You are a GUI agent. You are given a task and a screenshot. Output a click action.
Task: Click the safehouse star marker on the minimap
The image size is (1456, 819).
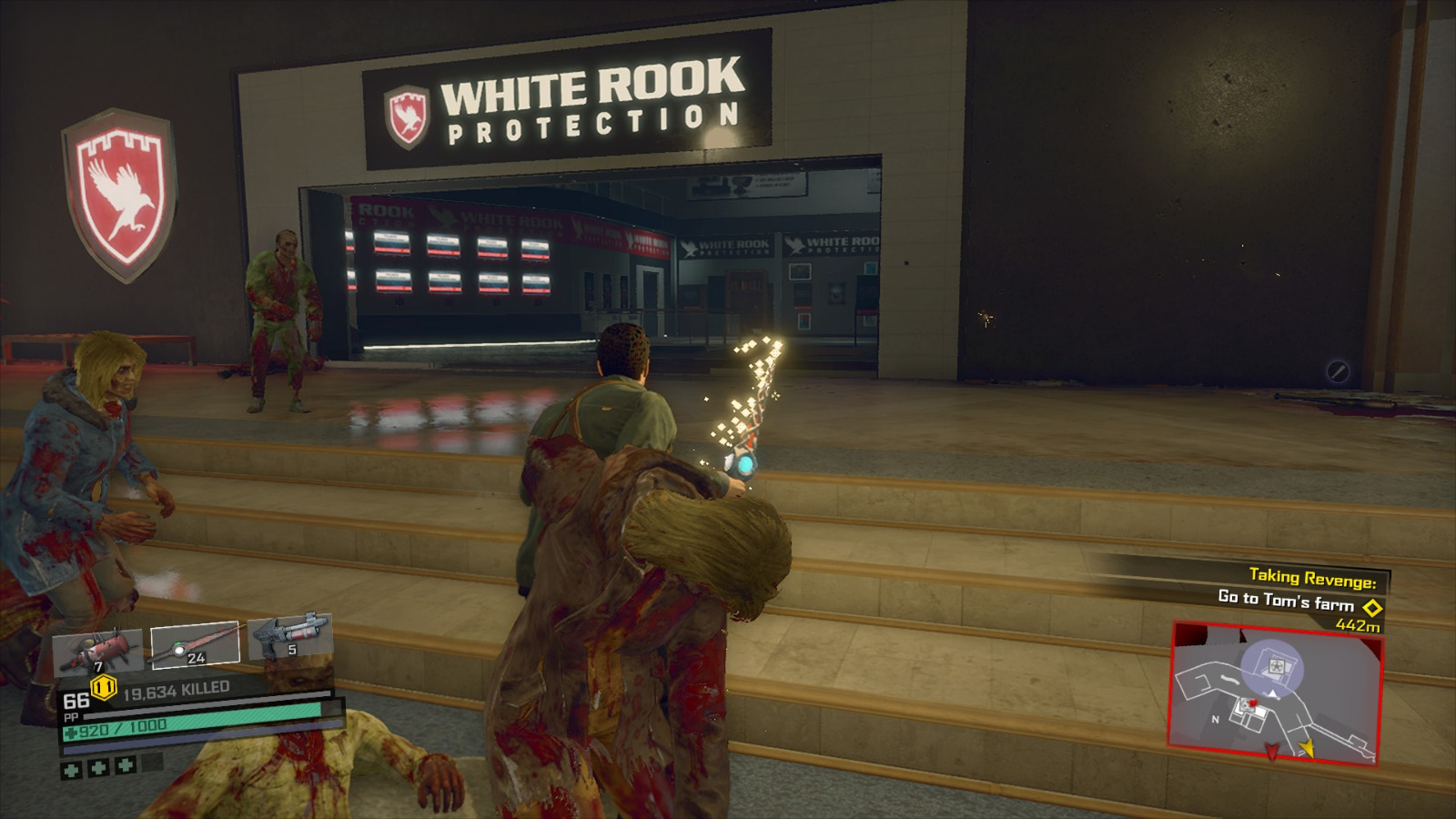click(x=1276, y=666)
